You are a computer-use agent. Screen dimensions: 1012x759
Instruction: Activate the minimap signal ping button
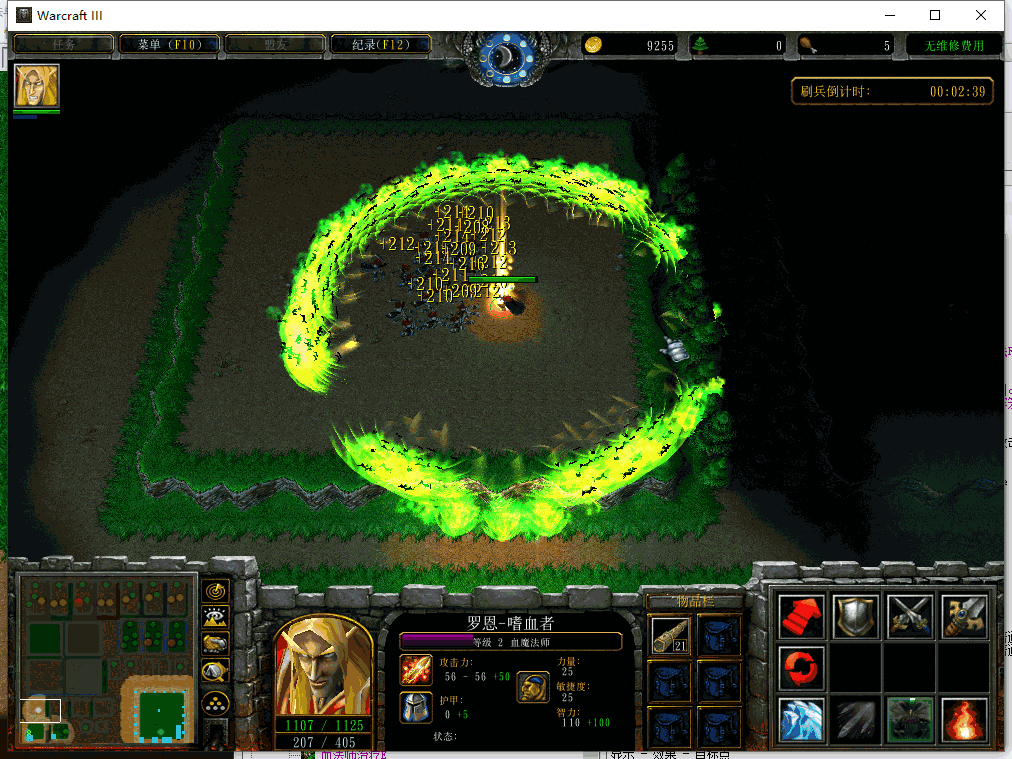pyautogui.click(x=215, y=591)
